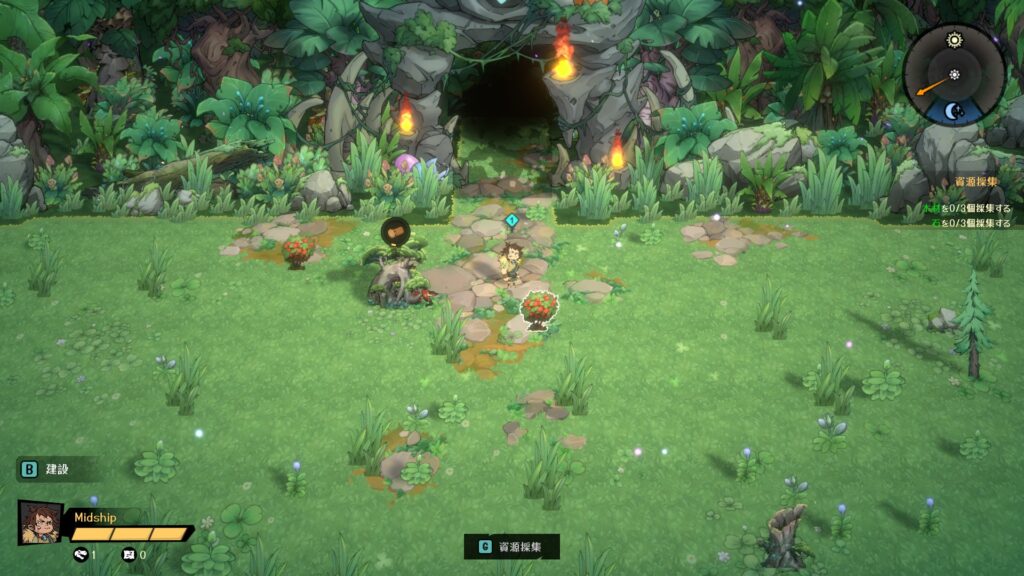Open the 建設 build menu
The width and height of the screenshot is (1024, 576).
(47, 468)
